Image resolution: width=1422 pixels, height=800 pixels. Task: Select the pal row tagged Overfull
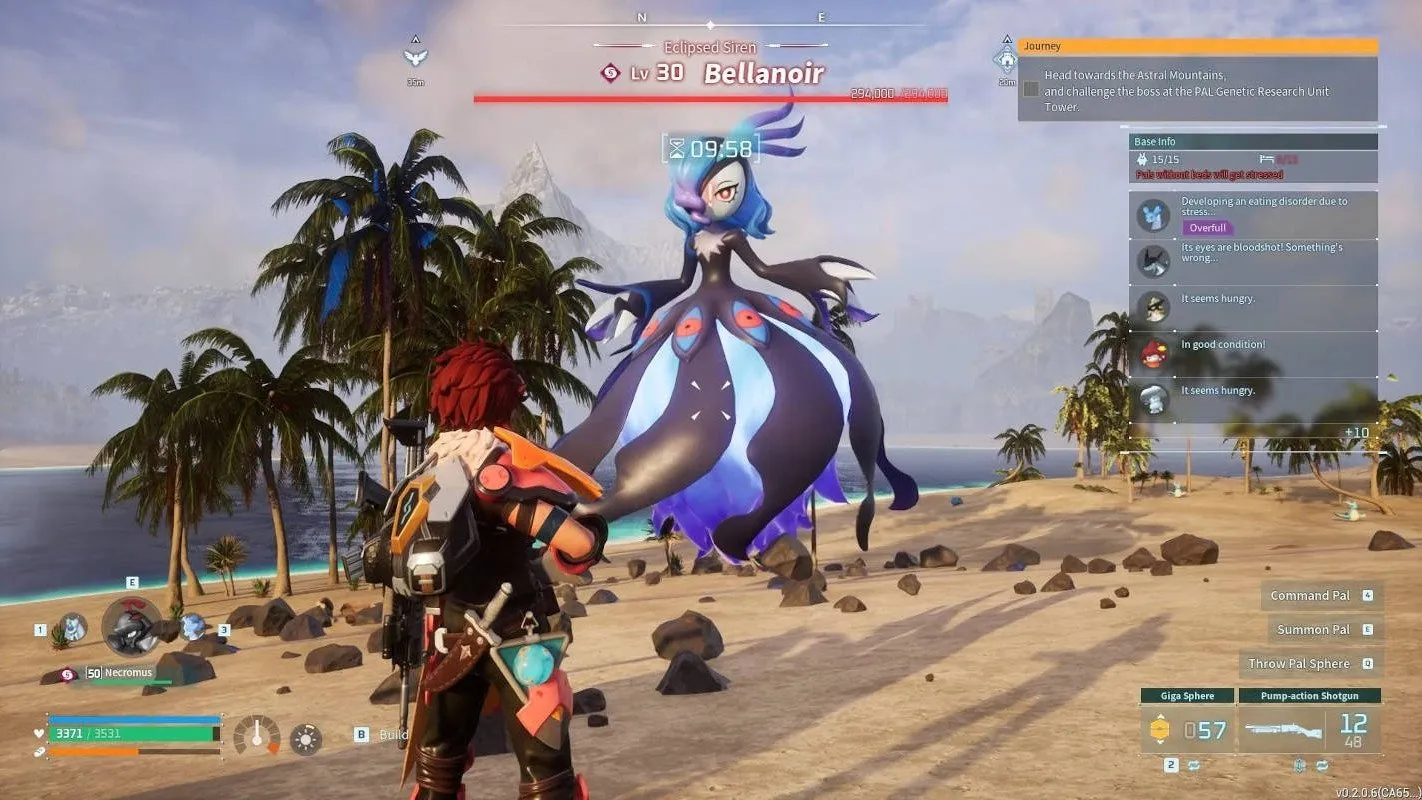point(1253,214)
